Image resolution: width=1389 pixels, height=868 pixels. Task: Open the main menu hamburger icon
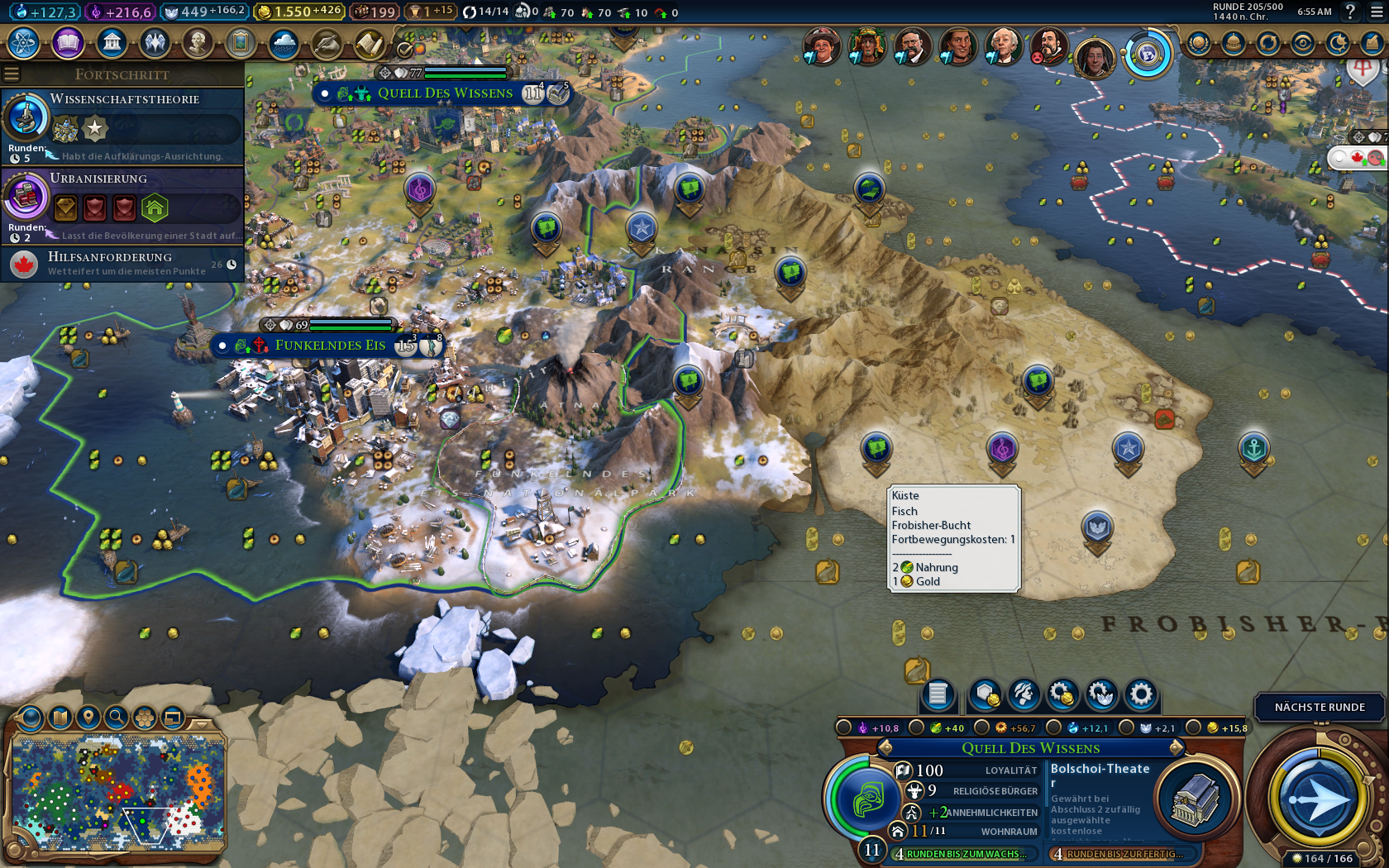click(1377, 12)
